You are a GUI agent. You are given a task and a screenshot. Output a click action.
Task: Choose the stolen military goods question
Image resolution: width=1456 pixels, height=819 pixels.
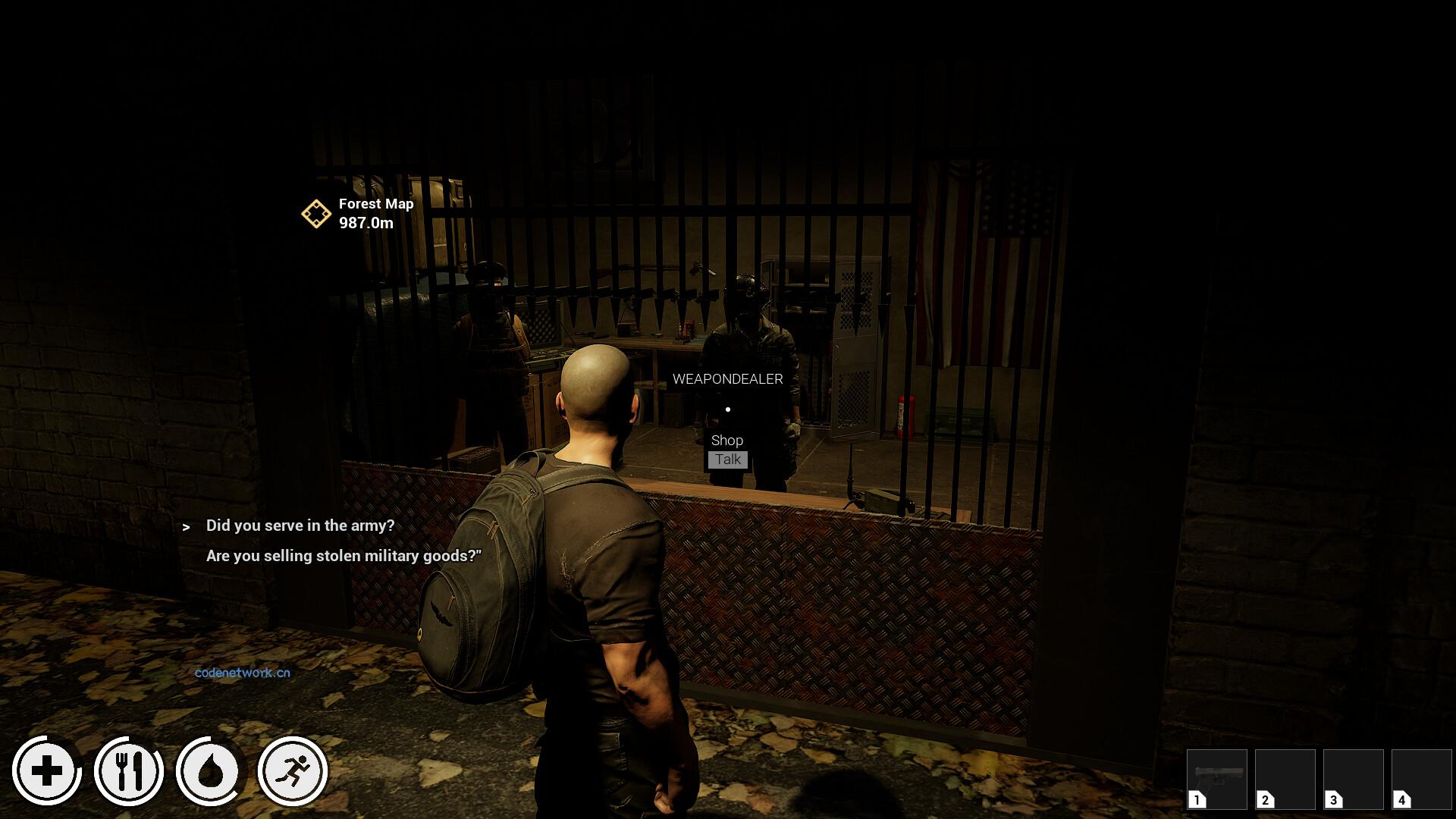tap(344, 556)
